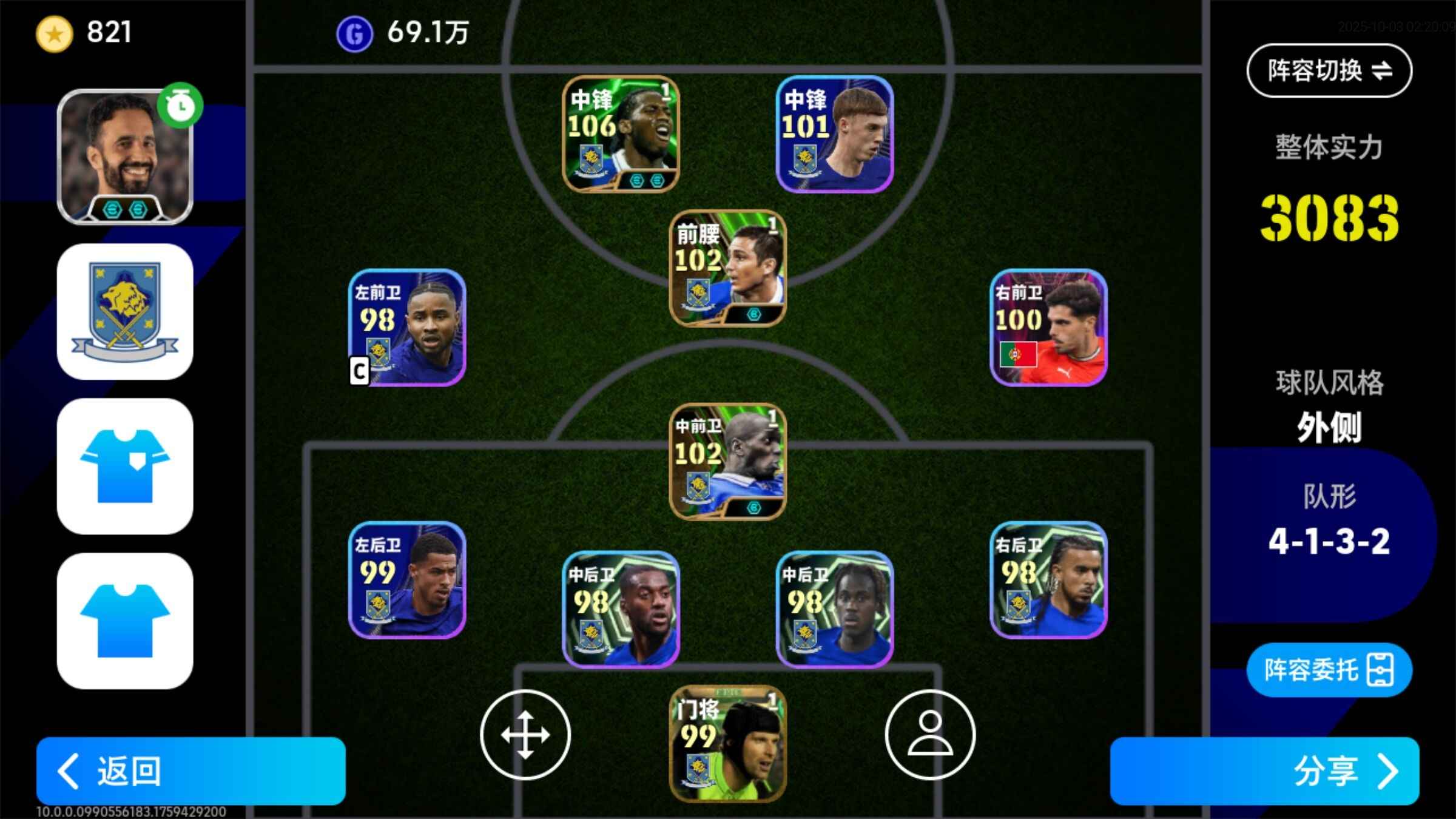1456x819 pixels.
Task: Open the manager portrait card
Action: [x=125, y=157]
